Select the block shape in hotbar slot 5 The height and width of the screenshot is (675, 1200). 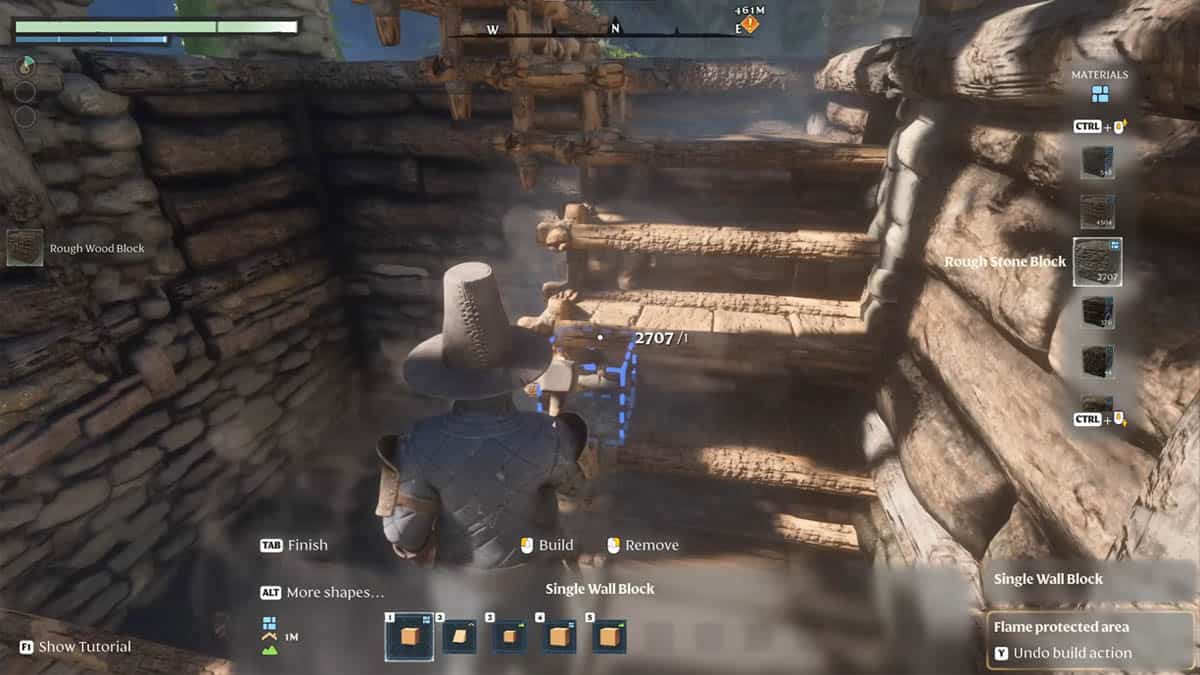point(609,636)
